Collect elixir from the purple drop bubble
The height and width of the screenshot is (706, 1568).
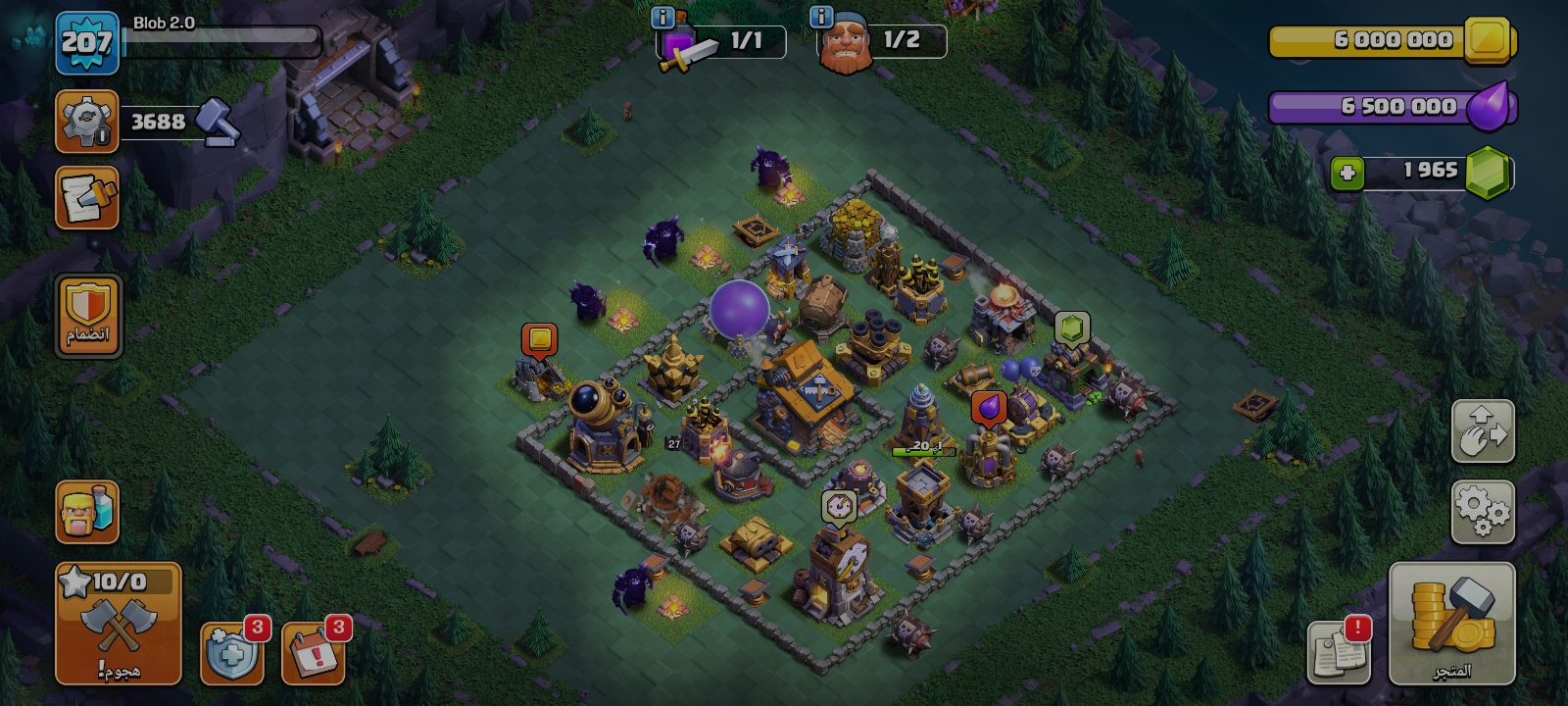(988, 407)
